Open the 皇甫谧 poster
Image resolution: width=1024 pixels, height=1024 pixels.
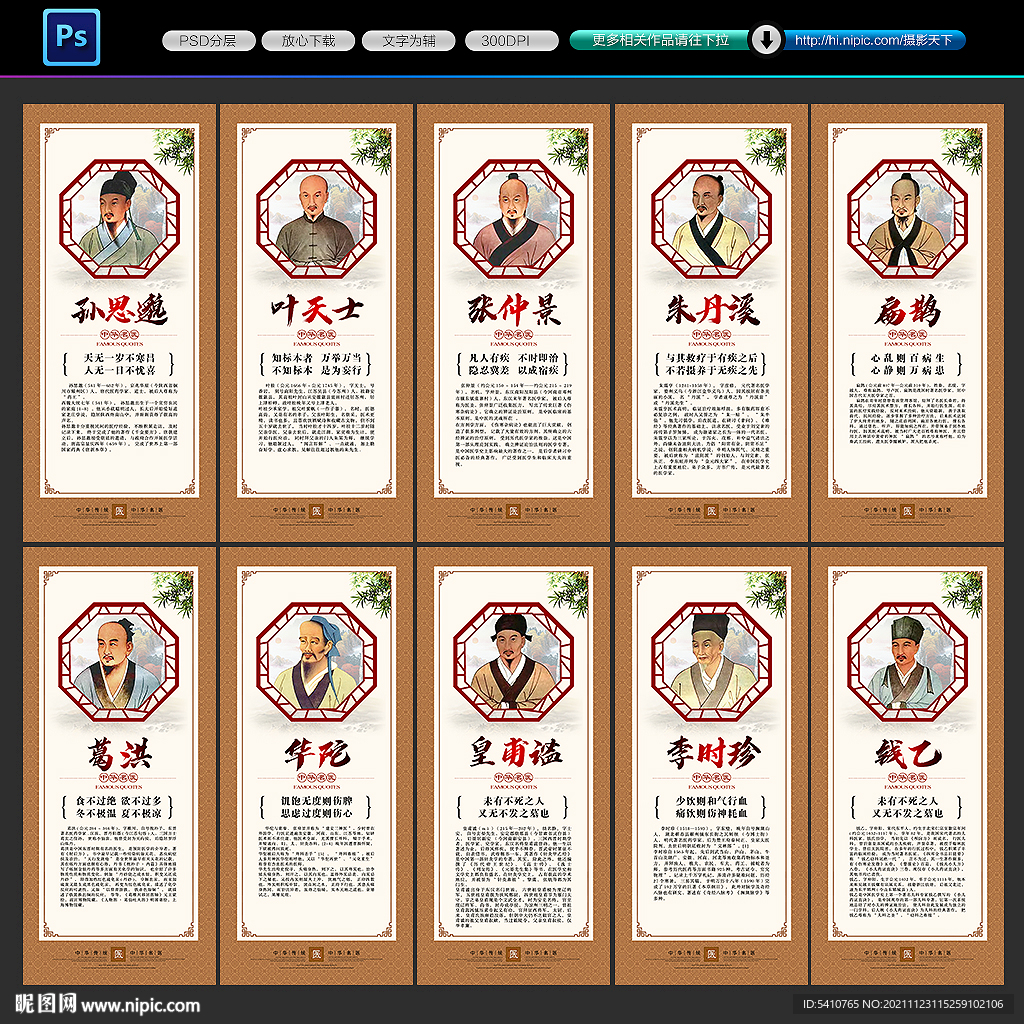[513, 767]
